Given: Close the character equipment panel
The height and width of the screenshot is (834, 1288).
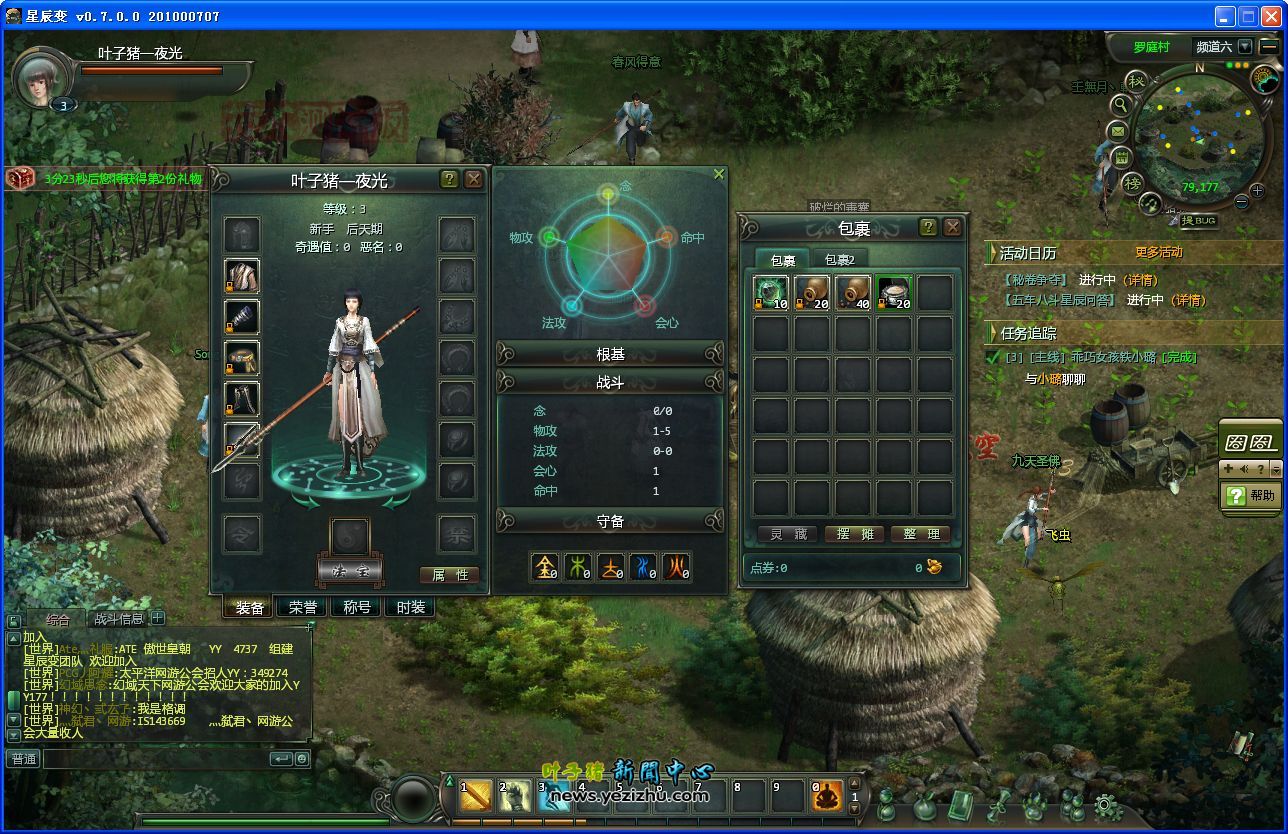Looking at the screenshot, I should (474, 179).
